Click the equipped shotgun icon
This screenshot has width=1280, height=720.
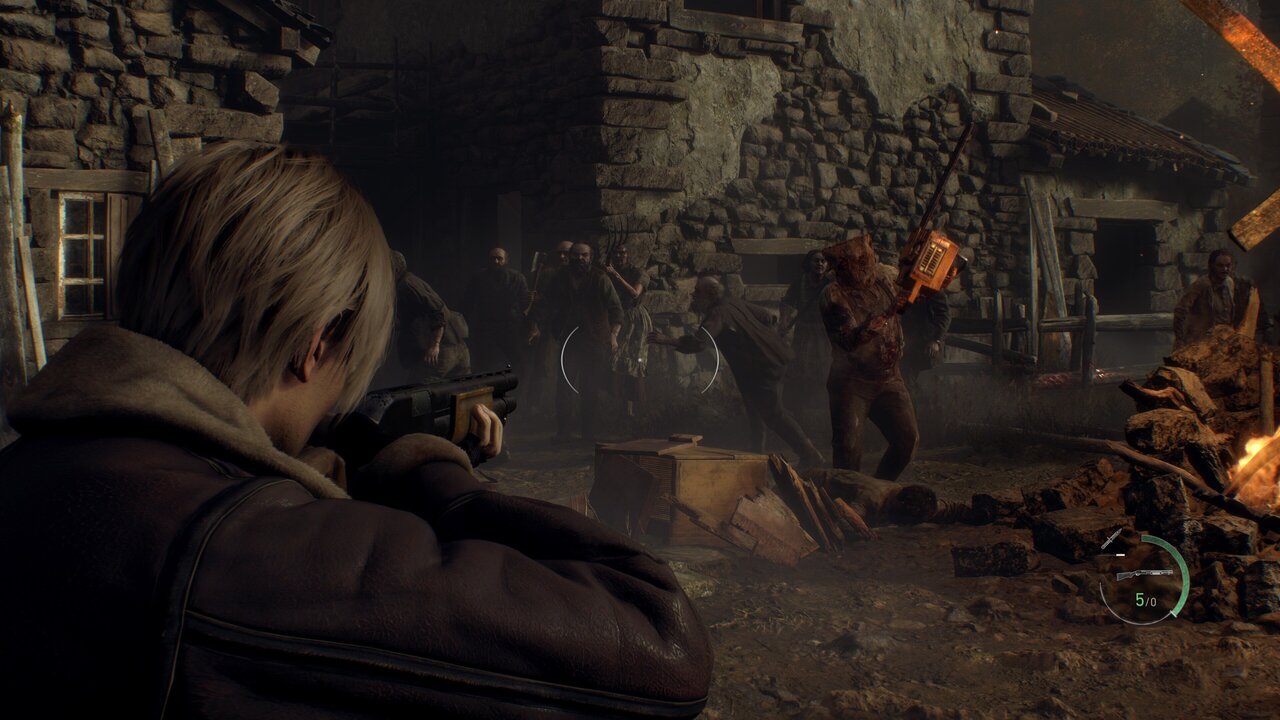(x=1144, y=574)
